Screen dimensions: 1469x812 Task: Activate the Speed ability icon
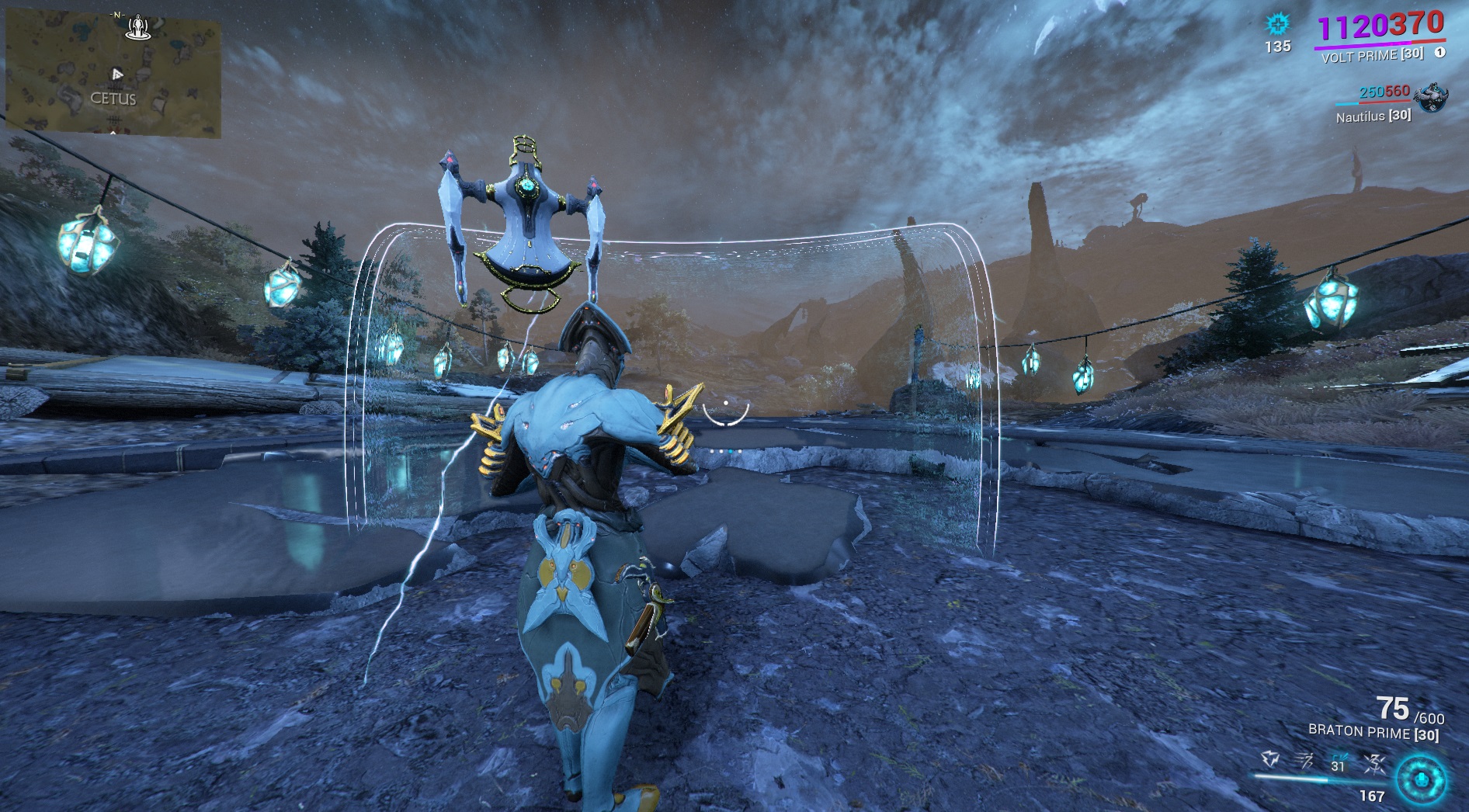coord(1305,759)
